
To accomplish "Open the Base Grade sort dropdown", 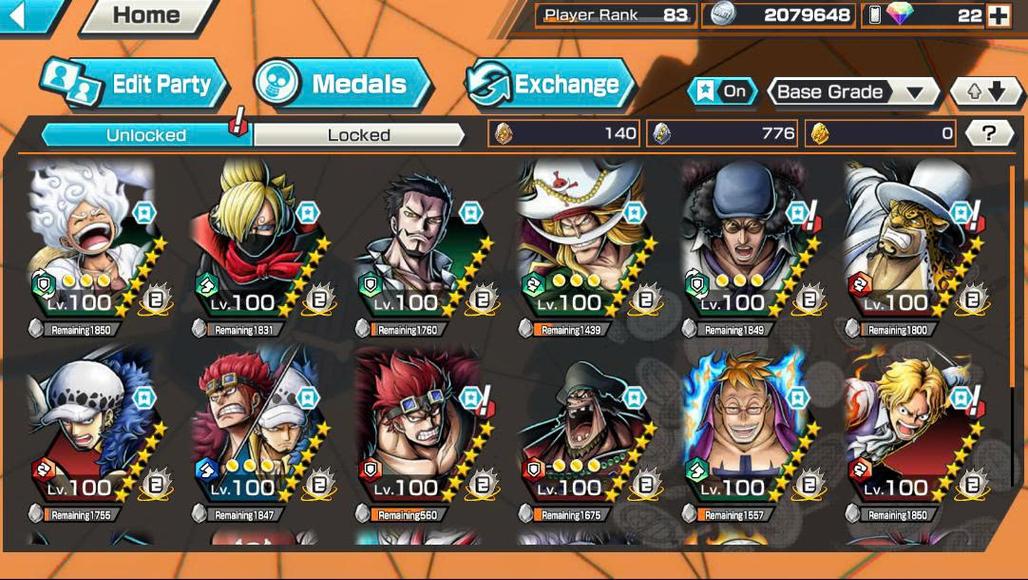I will point(851,92).
